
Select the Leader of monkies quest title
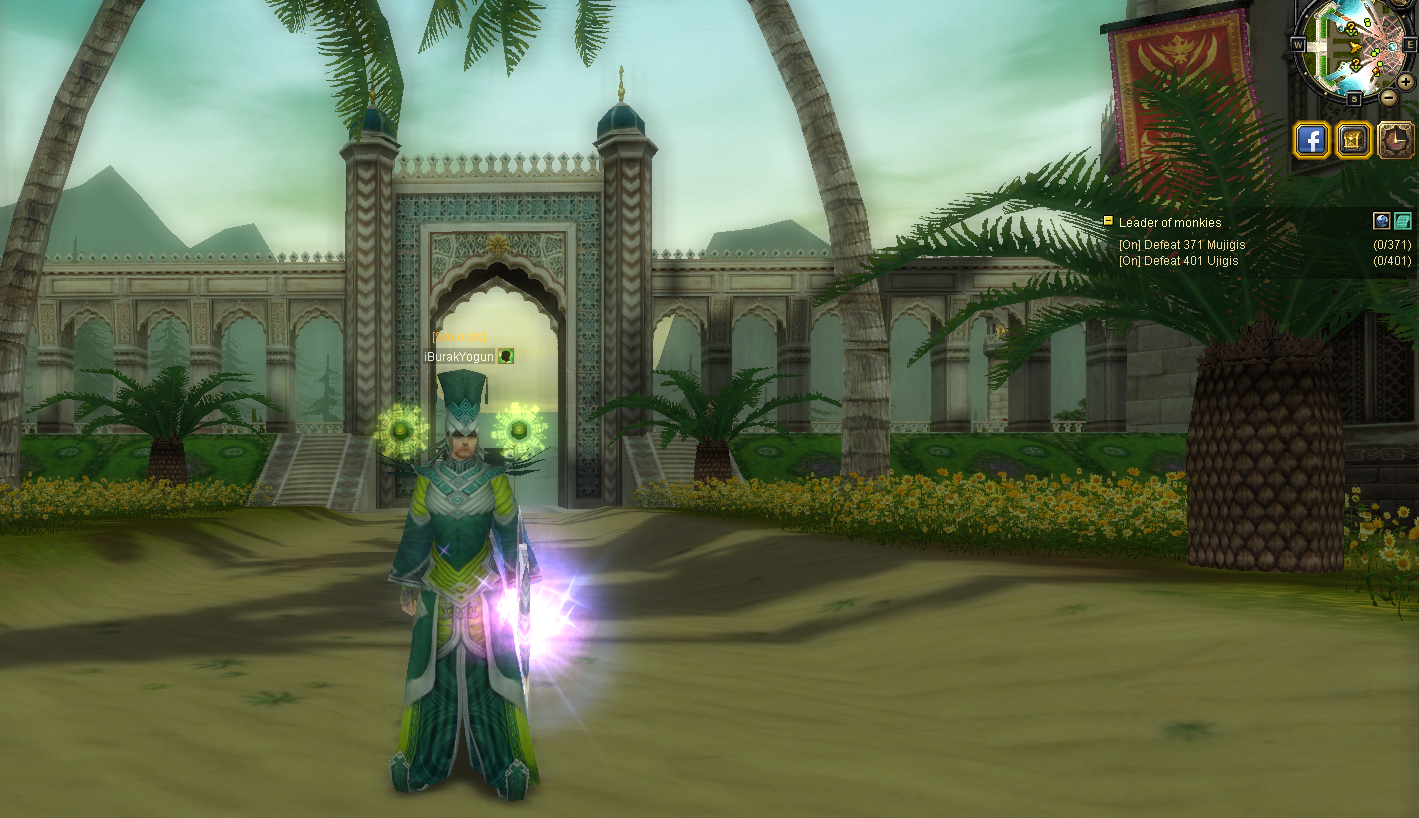pos(1170,223)
